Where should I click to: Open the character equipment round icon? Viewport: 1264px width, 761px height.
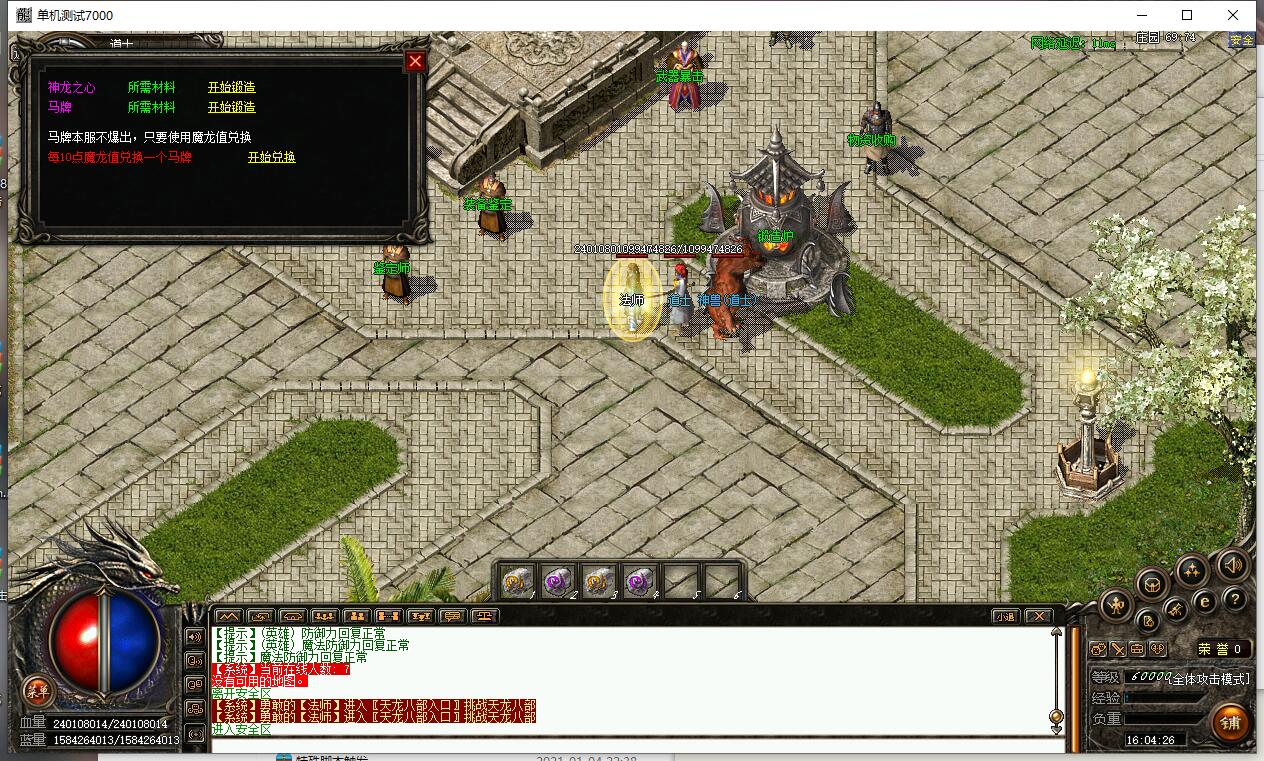[1116, 603]
